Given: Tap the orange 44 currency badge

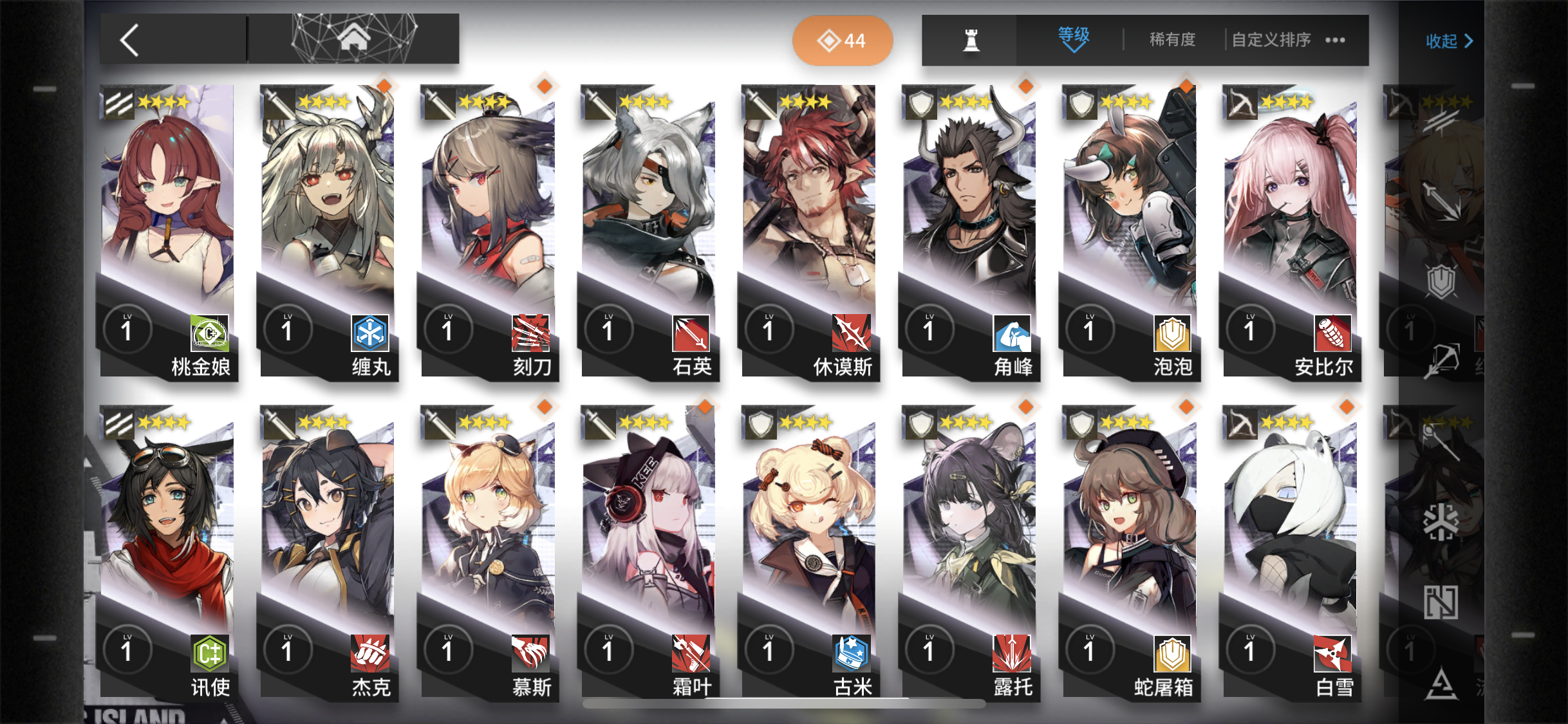Looking at the screenshot, I should [x=843, y=40].
